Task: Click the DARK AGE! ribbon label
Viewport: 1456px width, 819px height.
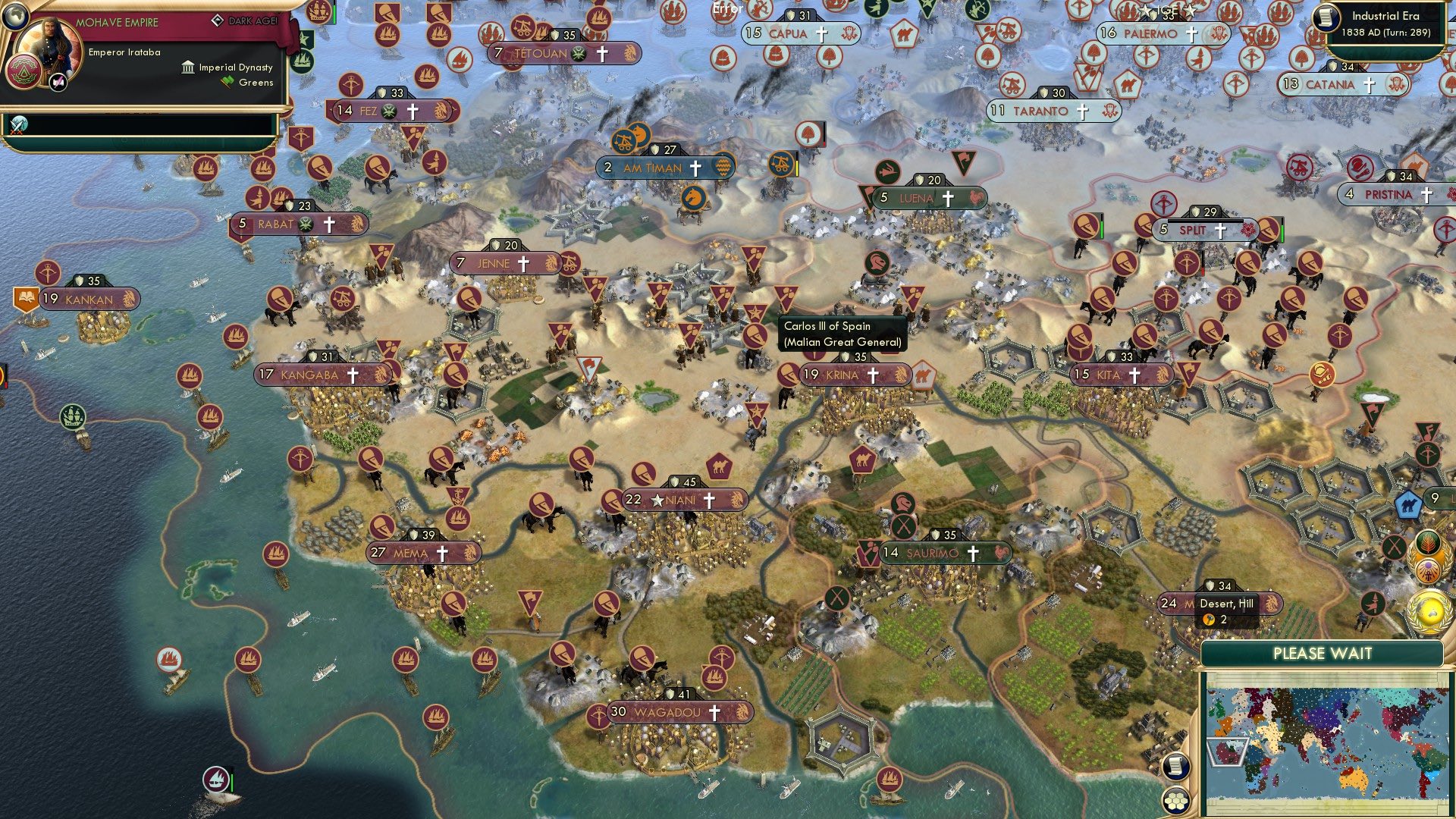Action: (254, 21)
